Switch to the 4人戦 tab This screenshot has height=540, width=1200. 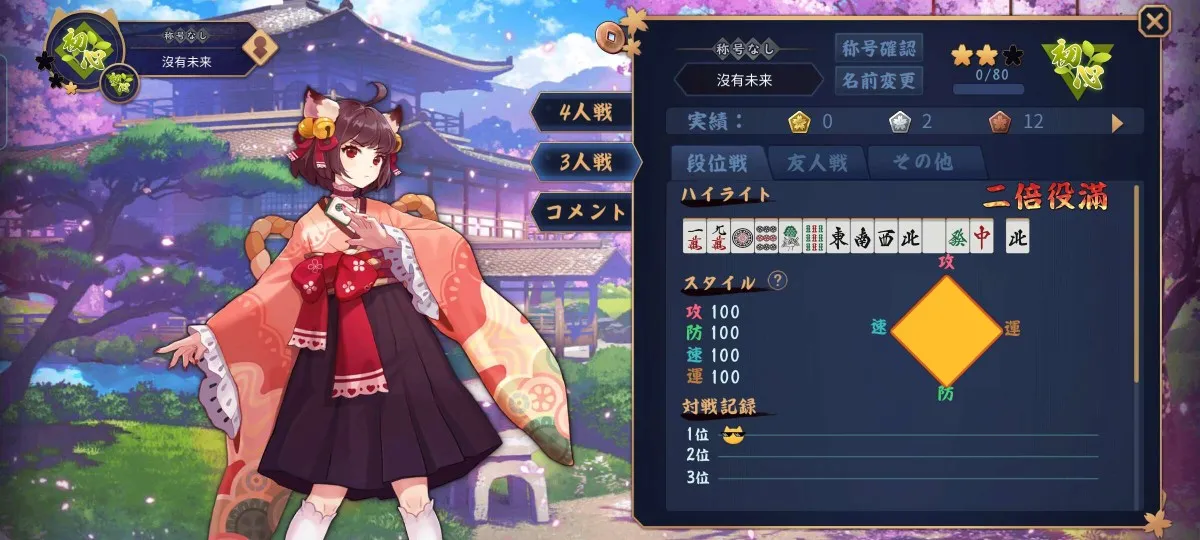[585, 111]
